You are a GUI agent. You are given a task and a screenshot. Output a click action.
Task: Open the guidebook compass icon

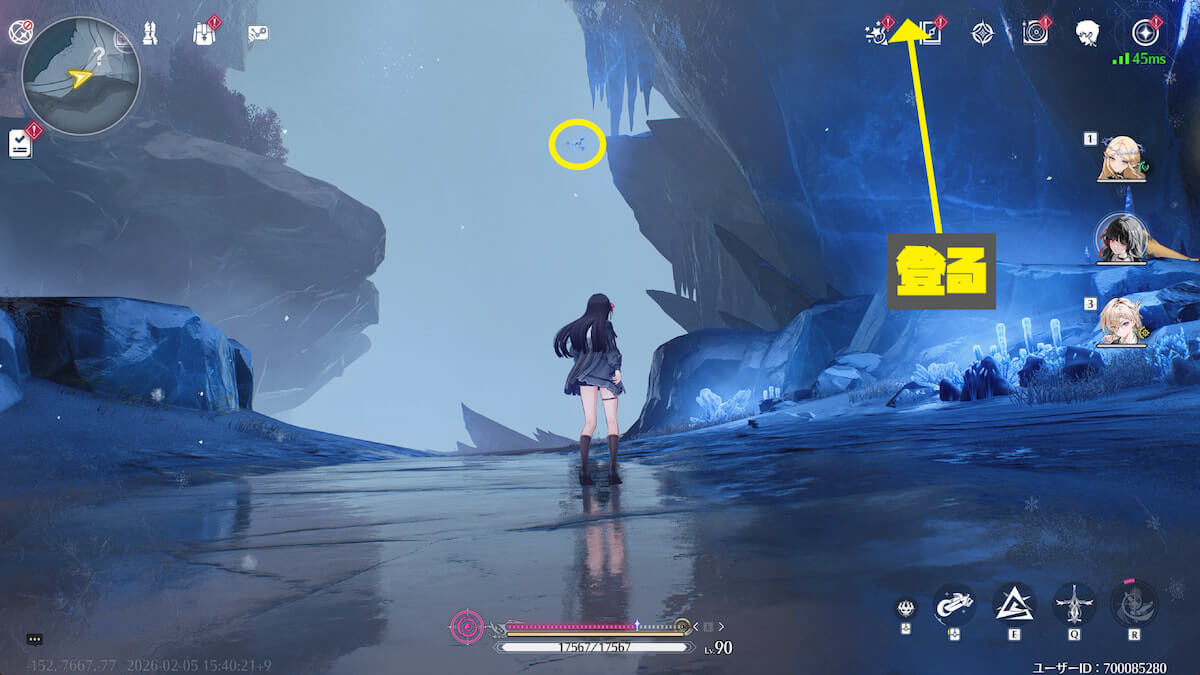931,33
